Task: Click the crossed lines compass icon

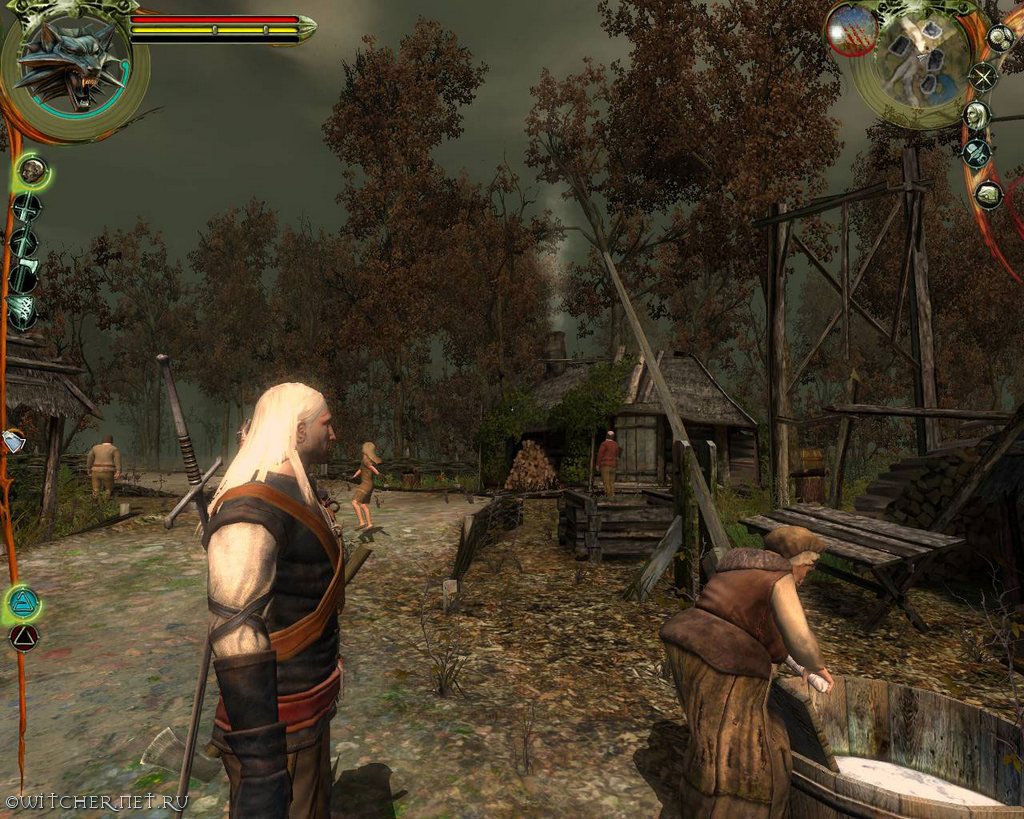Action: 984,76
